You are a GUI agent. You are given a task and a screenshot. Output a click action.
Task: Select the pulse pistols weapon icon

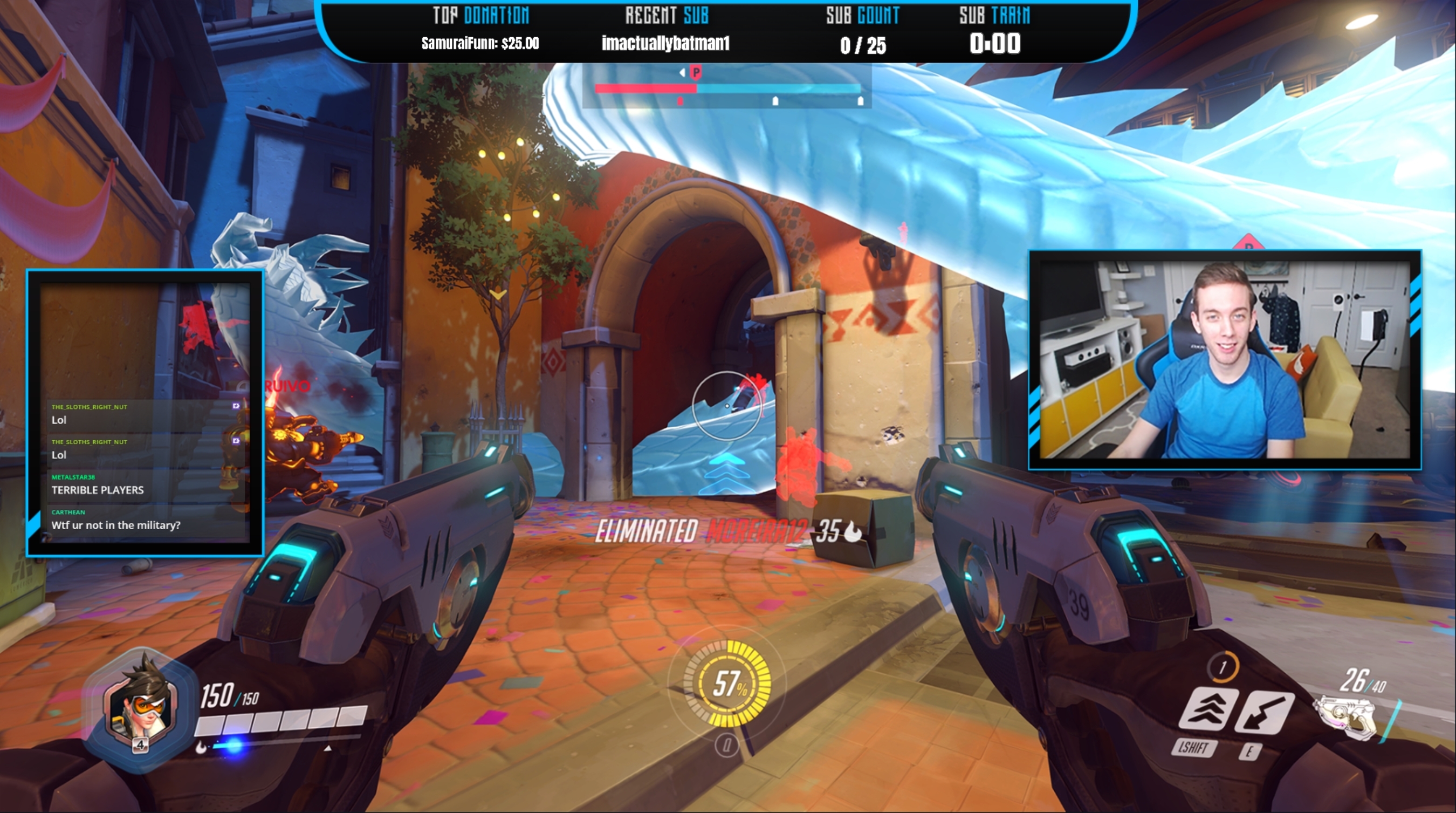click(1347, 716)
